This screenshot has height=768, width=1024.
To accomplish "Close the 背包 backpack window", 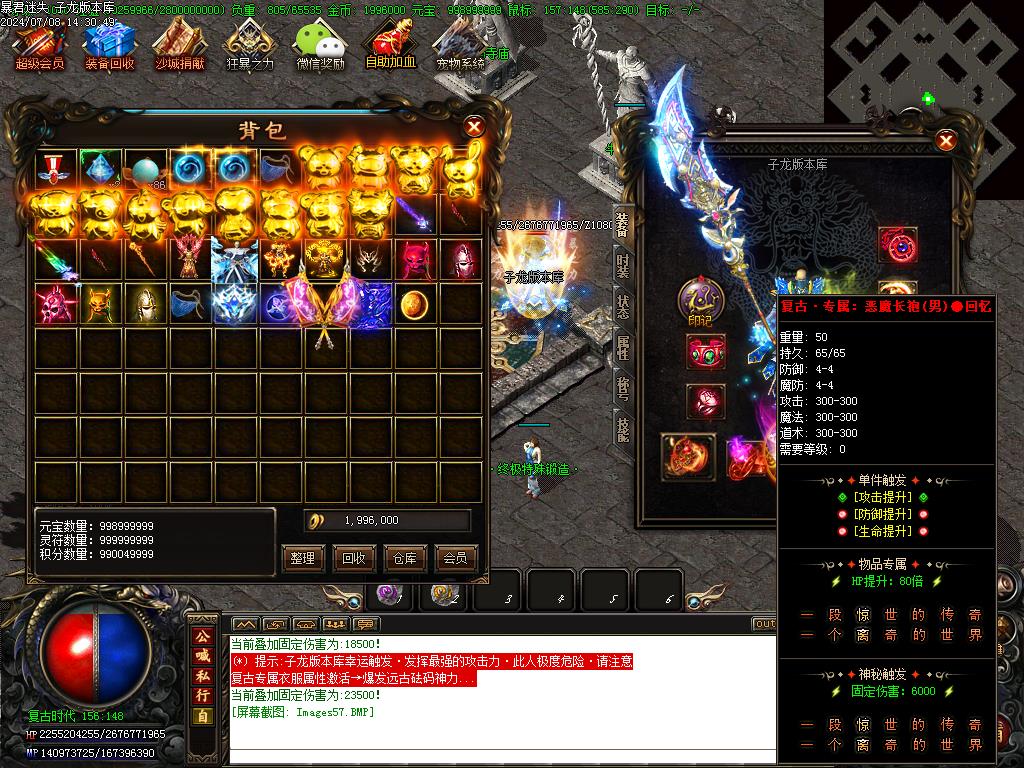I will [475, 126].
